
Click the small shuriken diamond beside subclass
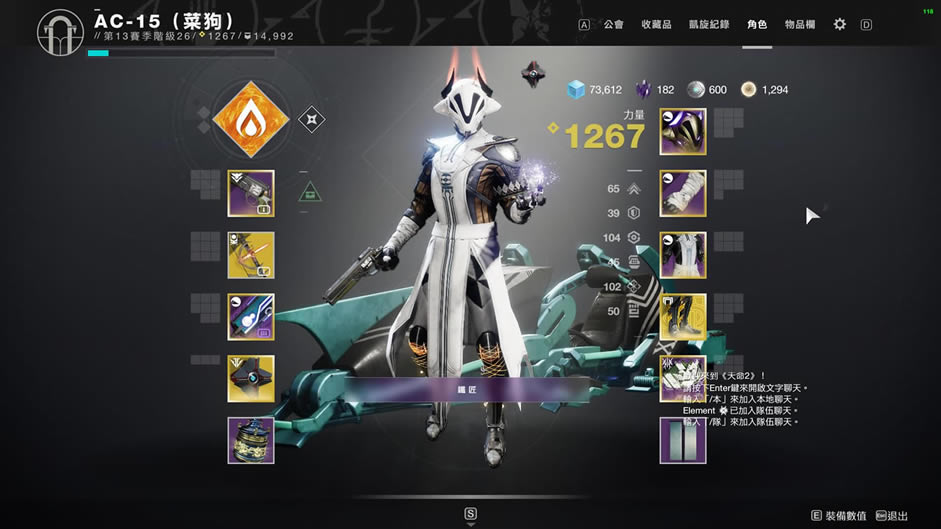point(312,120)
